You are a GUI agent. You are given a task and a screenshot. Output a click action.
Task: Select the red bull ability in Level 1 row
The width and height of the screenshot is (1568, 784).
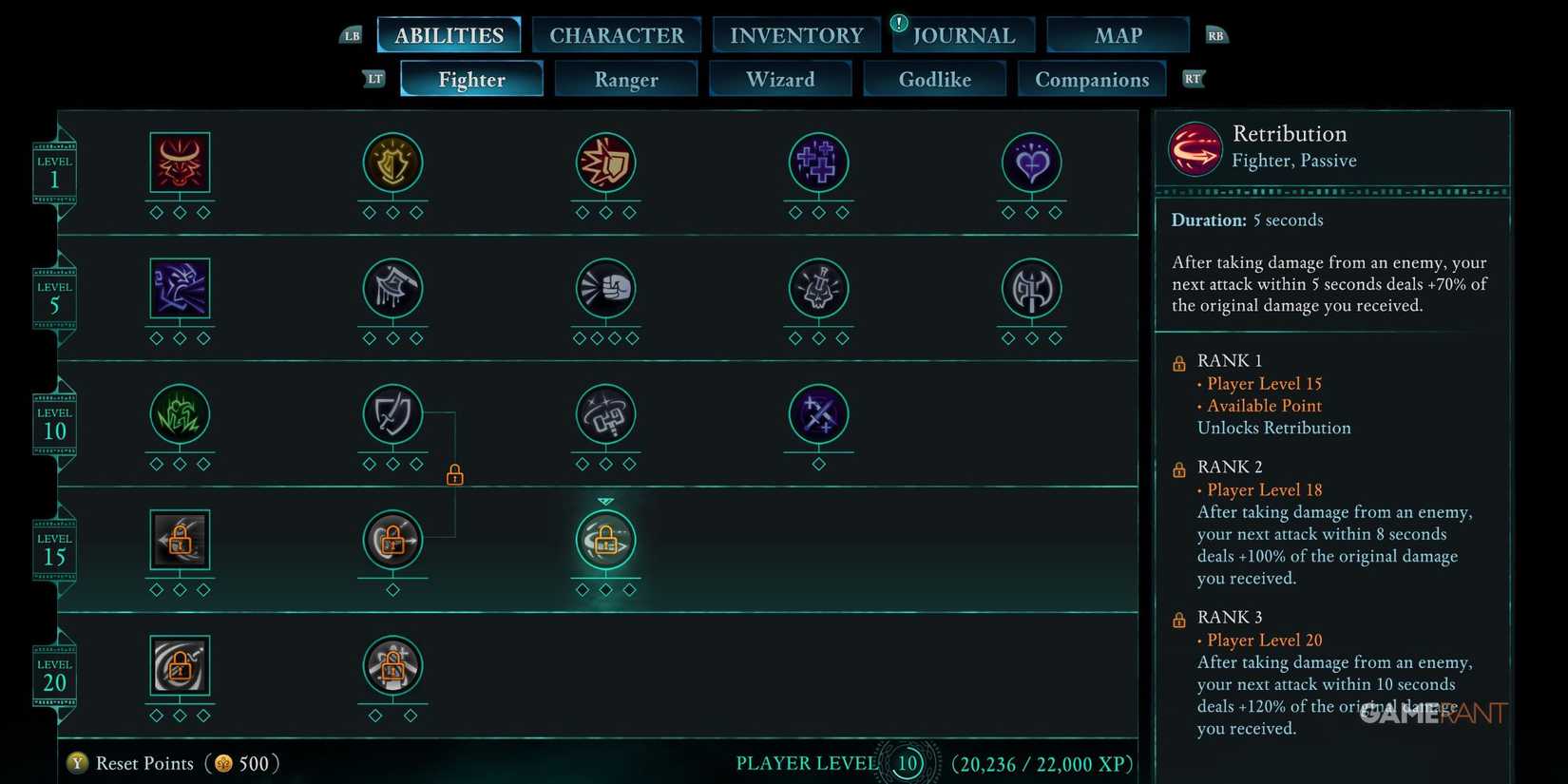[x=180, y=163]
